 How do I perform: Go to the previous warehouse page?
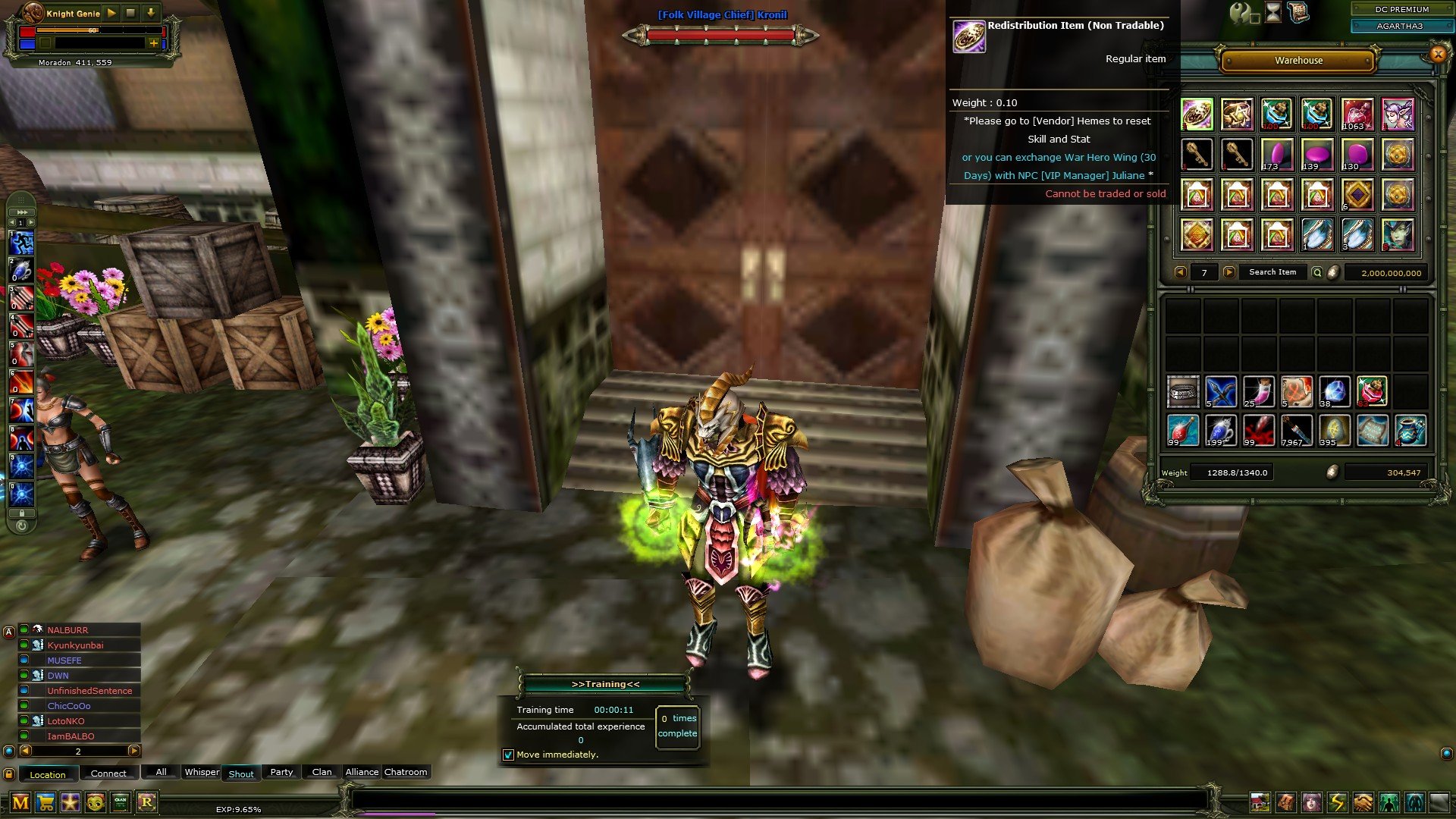(x=1180, y=272)
